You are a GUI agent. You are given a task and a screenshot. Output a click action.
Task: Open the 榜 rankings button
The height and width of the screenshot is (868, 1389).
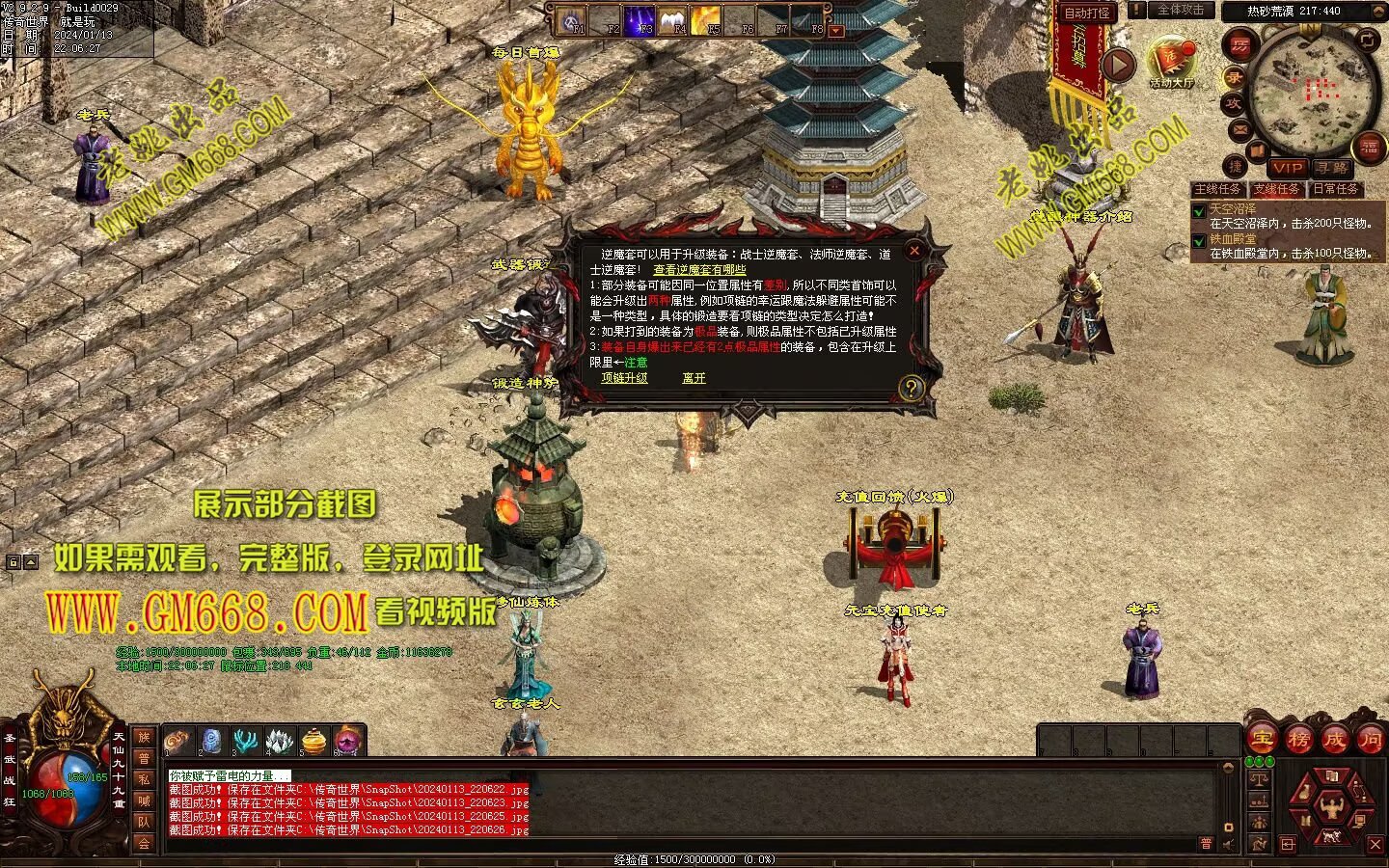coord(1298,740)
